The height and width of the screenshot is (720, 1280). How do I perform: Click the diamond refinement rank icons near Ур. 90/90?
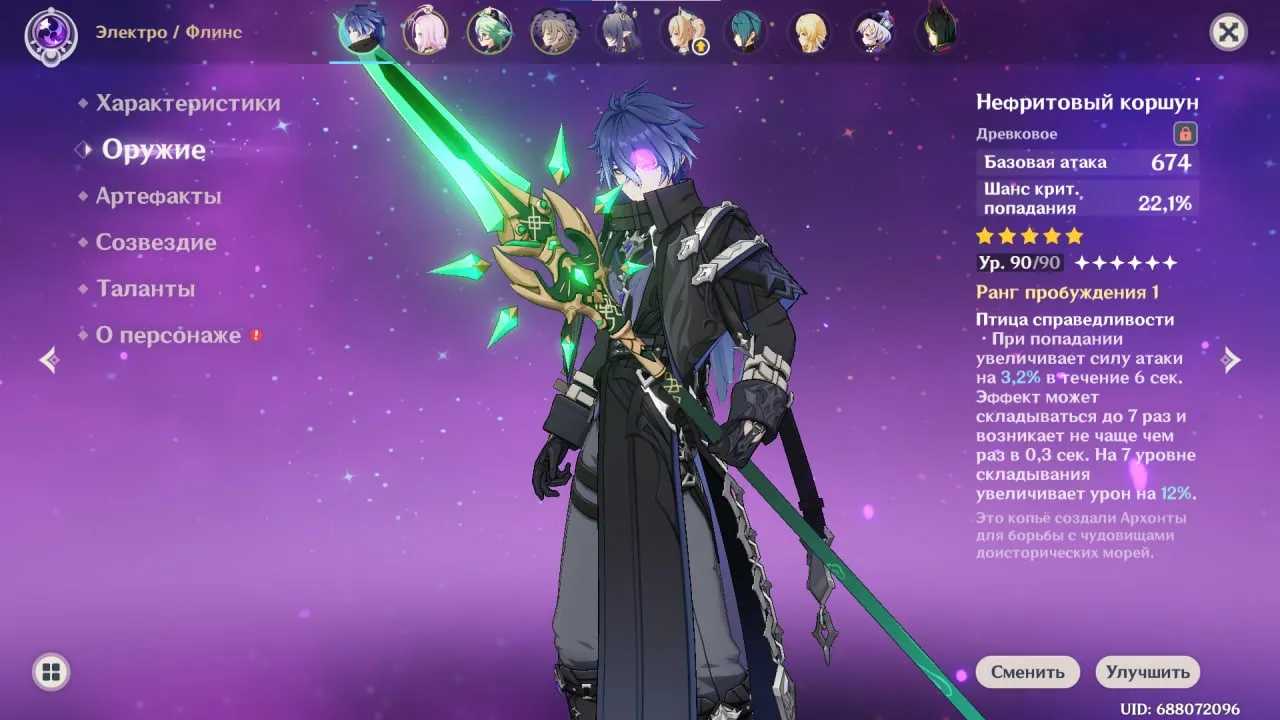tap(1122, 263)
